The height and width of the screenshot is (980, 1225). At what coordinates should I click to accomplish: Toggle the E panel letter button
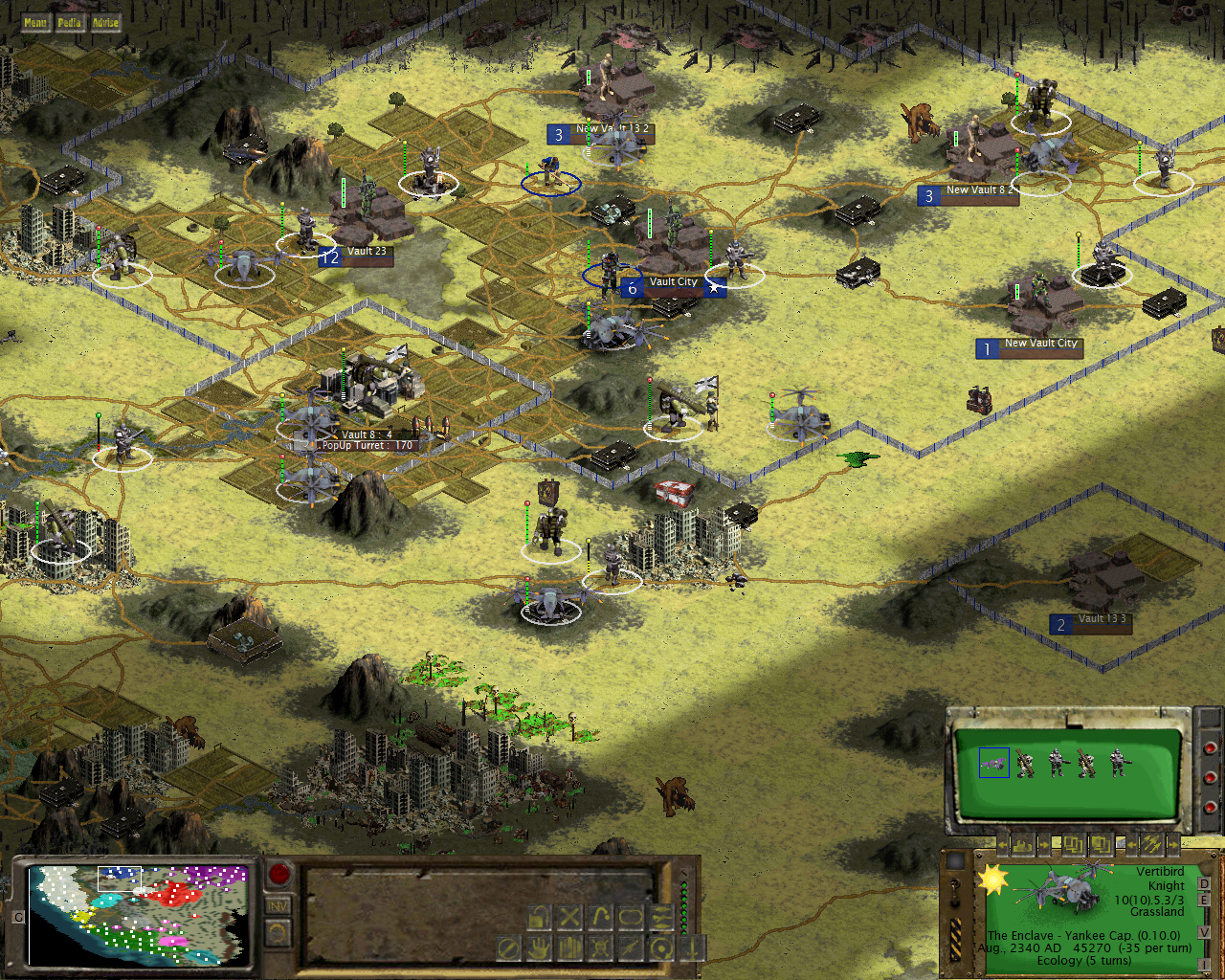[x=1205, y=900]
